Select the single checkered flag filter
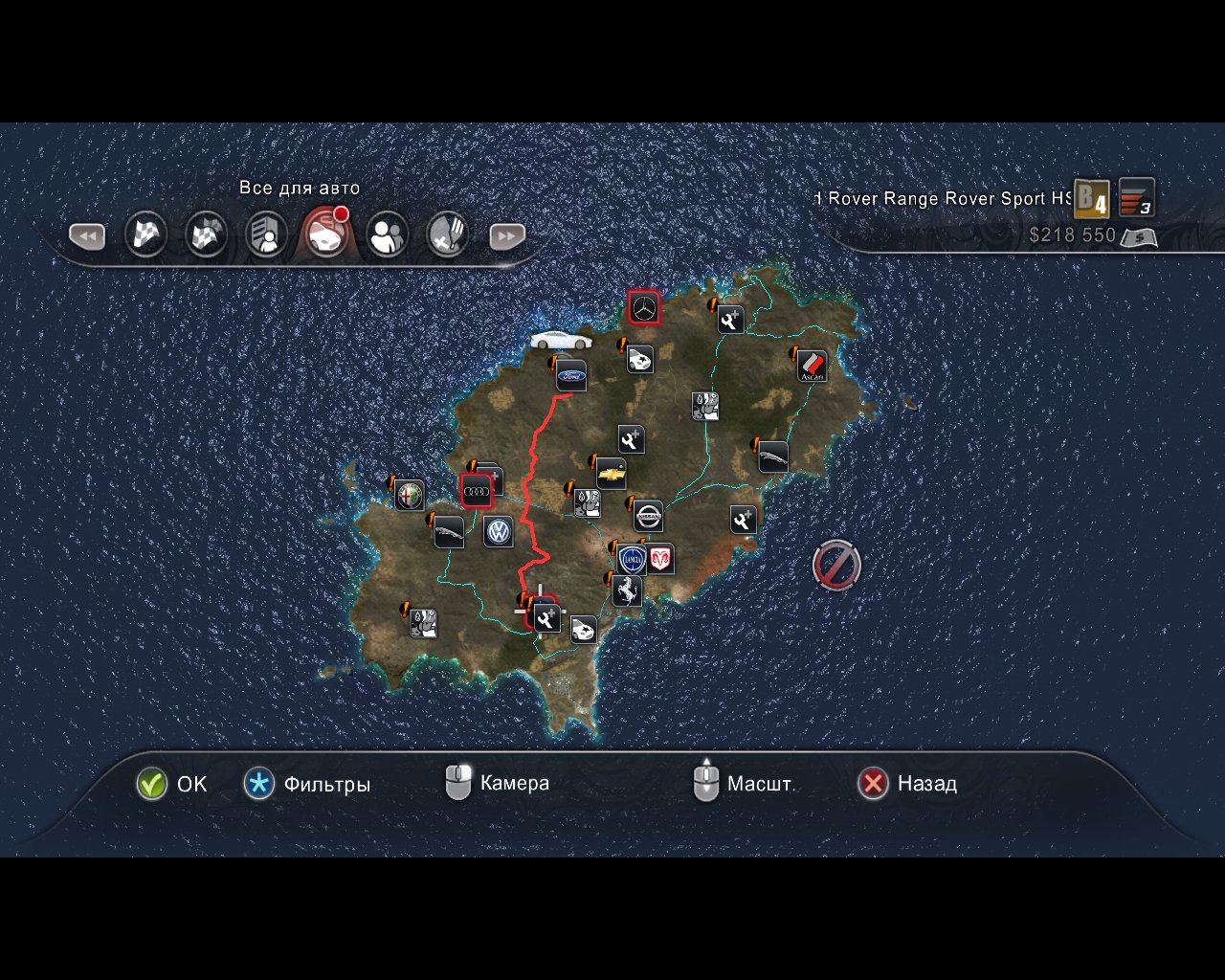1225x980 pixels. [146, 234]
